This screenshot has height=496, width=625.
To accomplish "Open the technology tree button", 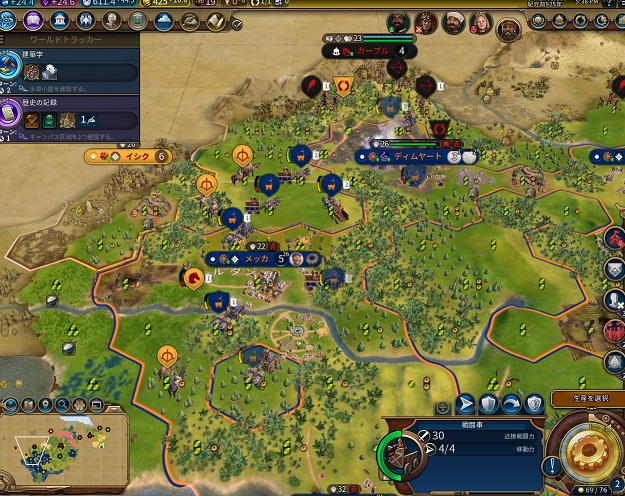I will point(10,21).
